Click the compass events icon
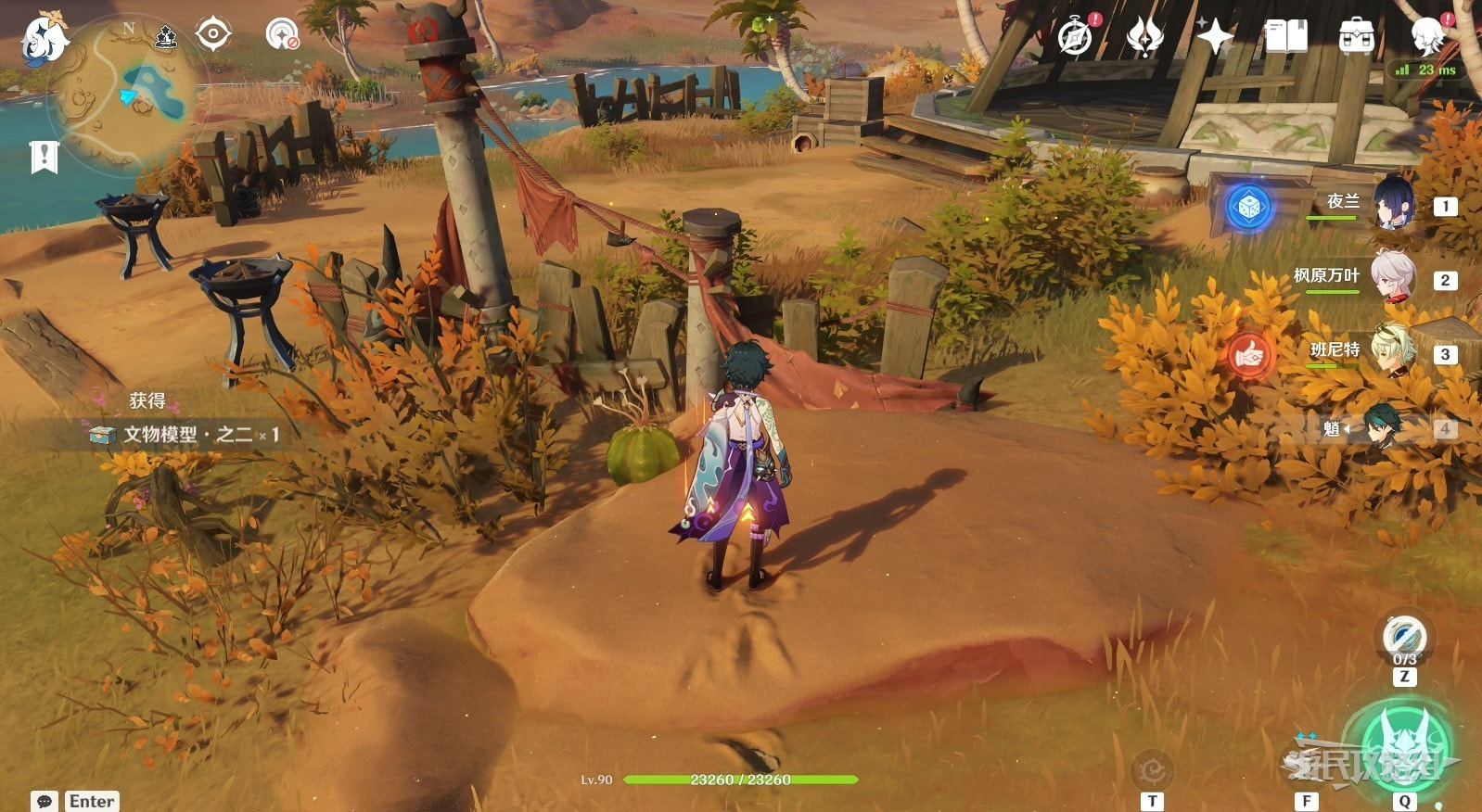Screen dimensions: 1482x812 [x=1076, y=38]
